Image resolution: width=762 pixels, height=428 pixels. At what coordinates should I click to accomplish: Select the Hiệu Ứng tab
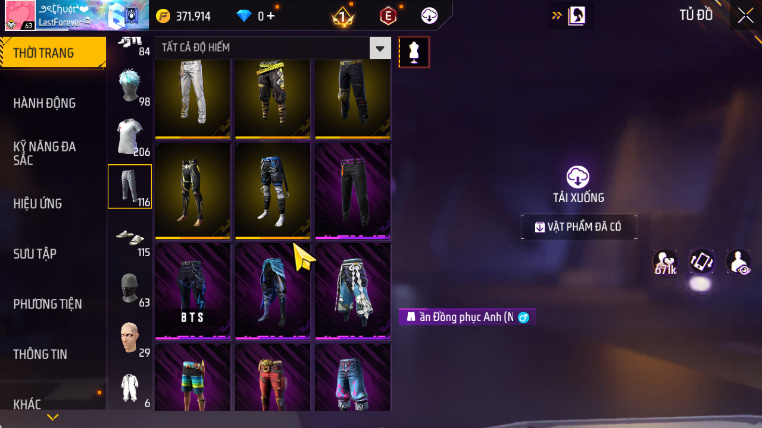(38, 203)
